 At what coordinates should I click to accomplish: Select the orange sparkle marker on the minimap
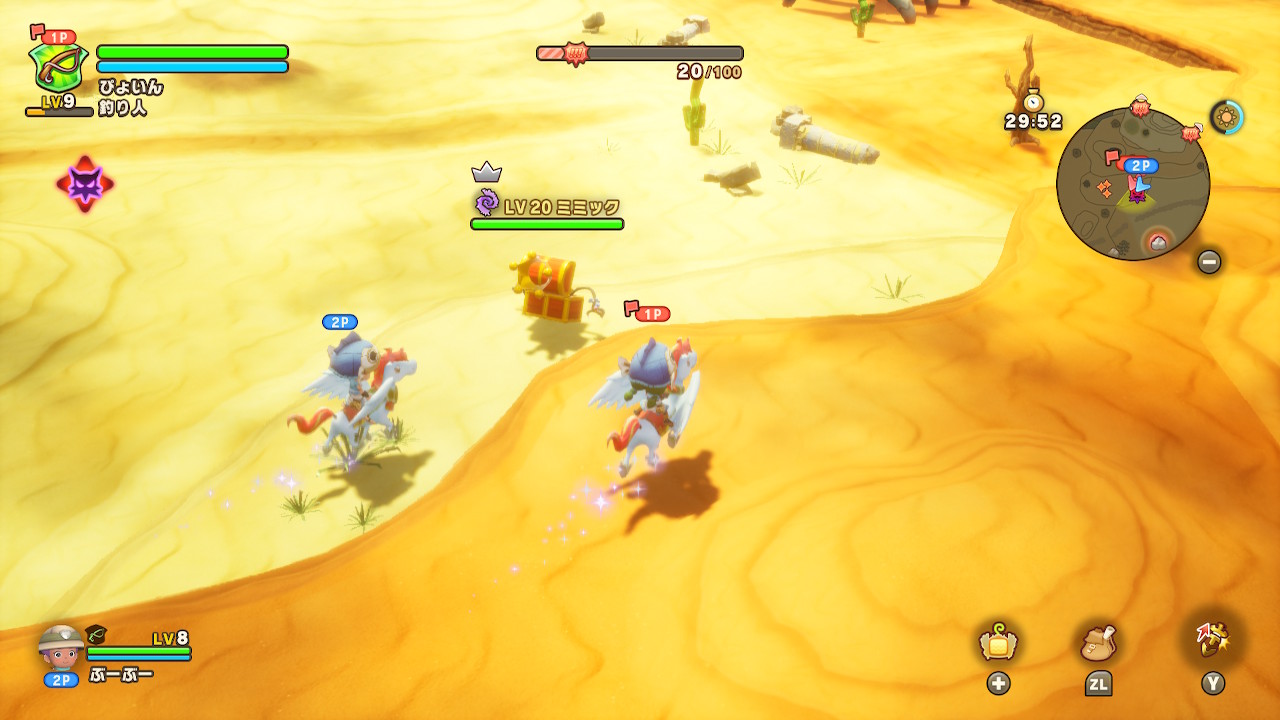click(x=1104, y=188)
